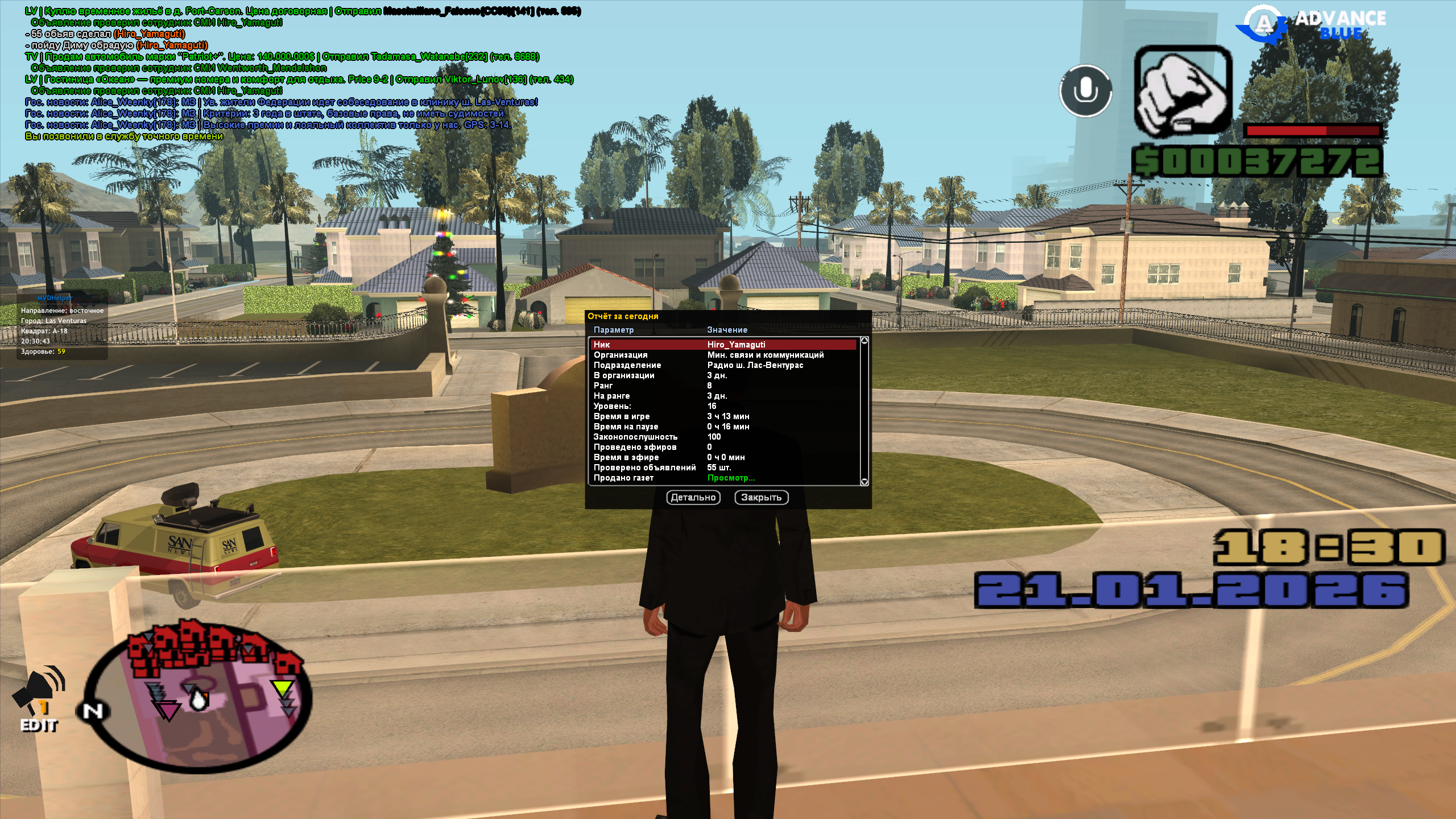Select the Ник row Hiro_Yamaguti

click(x=723, y=345)
